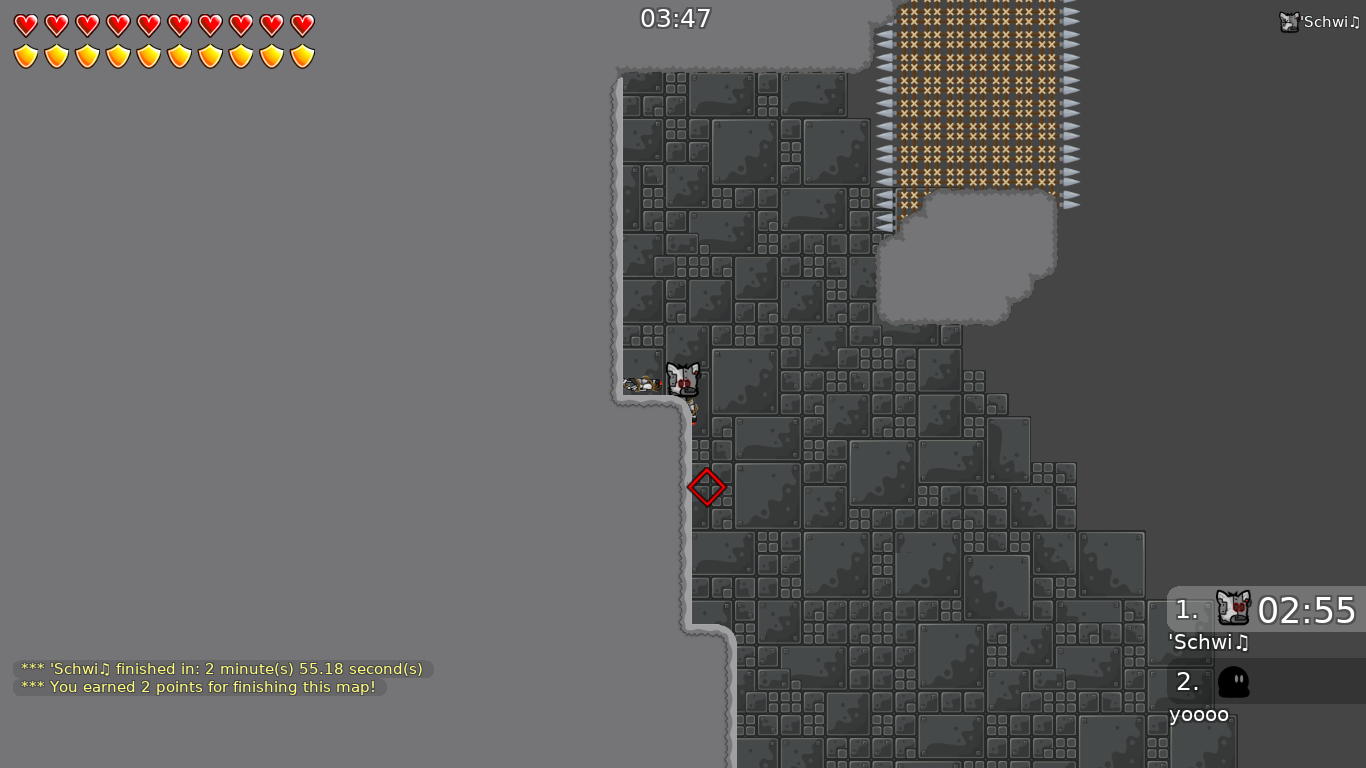Click the fallen item sprite left of the player
This screenshot has height=768, width=1366.
click(x=642, y=384)
